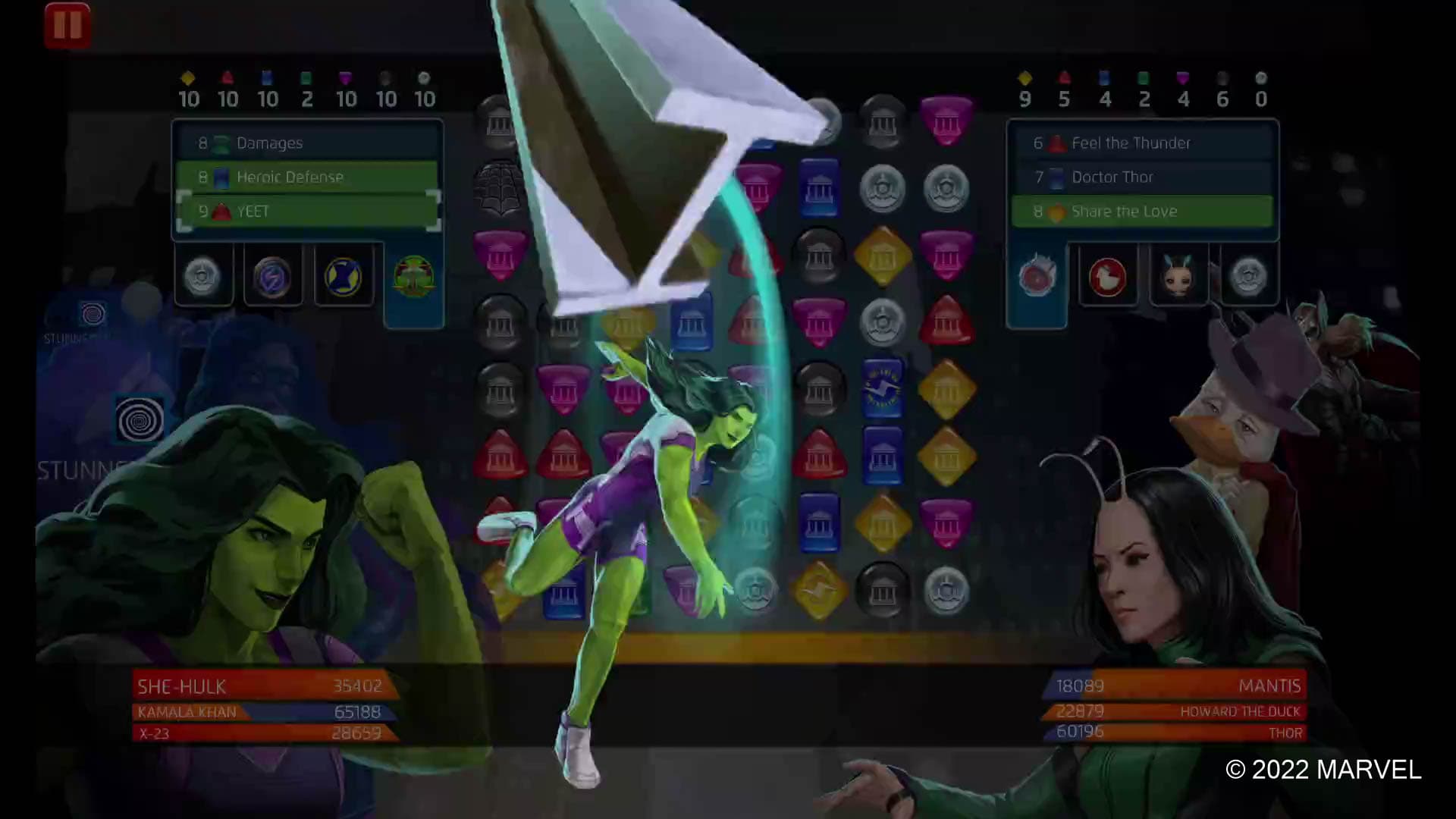1456x819 pixels.
Task: Select the active She-Hulk green scales tab
Action: tap(414, 276)
